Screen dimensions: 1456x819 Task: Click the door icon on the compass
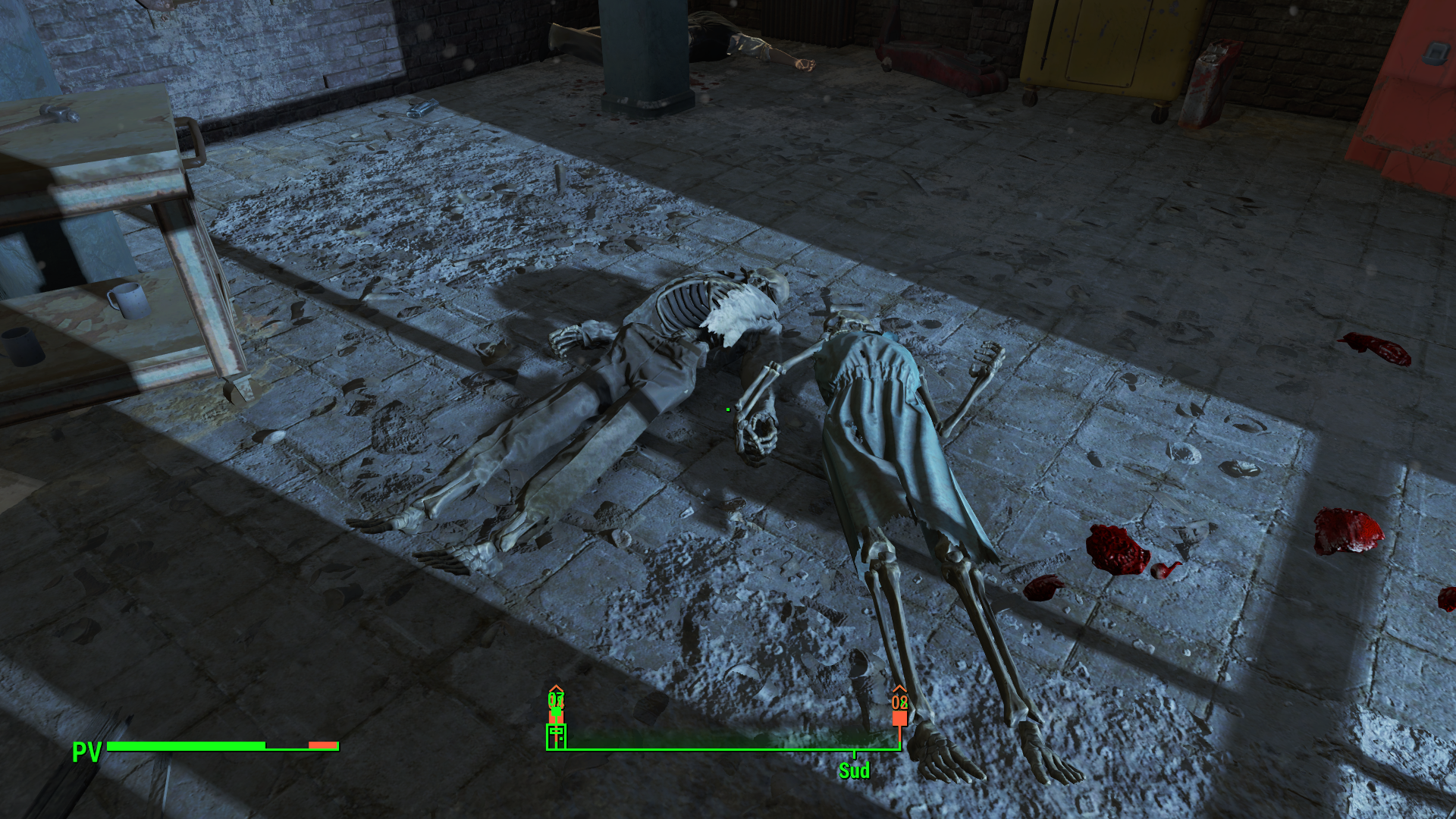point(556,736)
